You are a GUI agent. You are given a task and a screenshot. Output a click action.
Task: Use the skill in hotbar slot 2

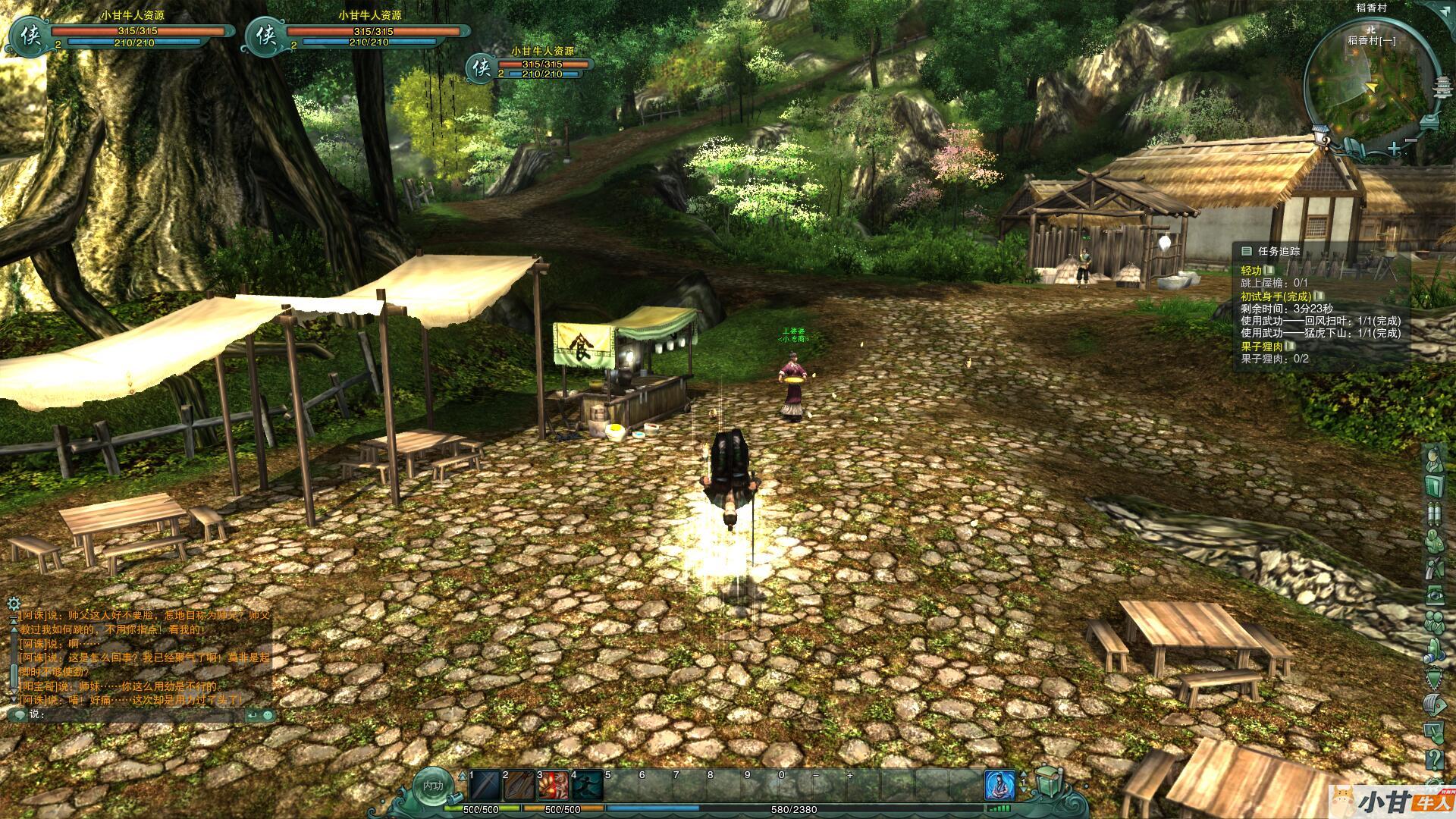pyautogui.click(x=519, y=786)
